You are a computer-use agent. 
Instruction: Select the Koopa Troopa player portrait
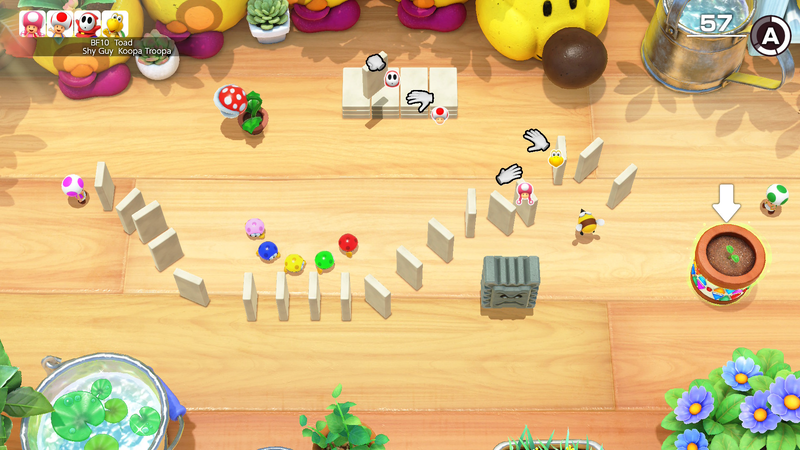point(115,23)
